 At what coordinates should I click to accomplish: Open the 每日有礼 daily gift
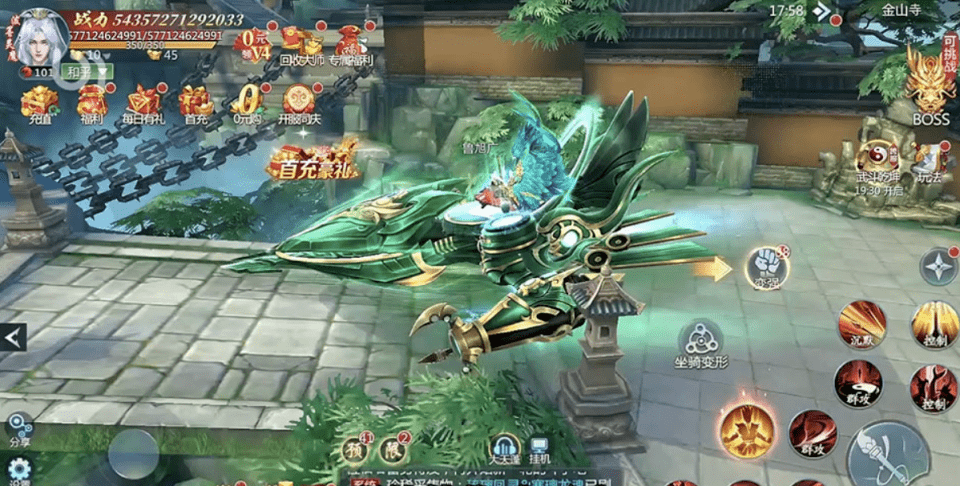pos(143,103)
